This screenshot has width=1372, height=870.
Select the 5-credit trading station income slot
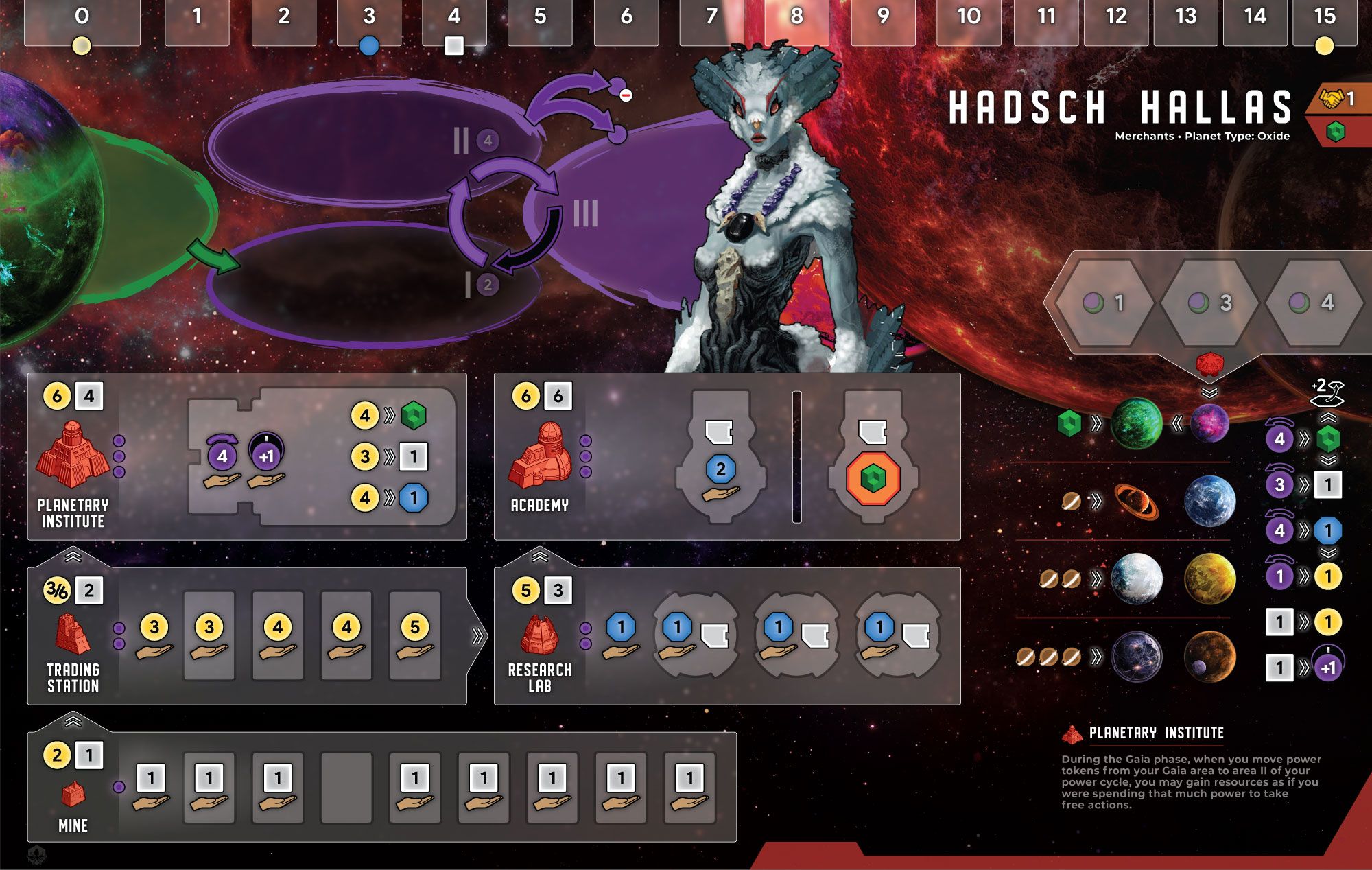(415, 636)
